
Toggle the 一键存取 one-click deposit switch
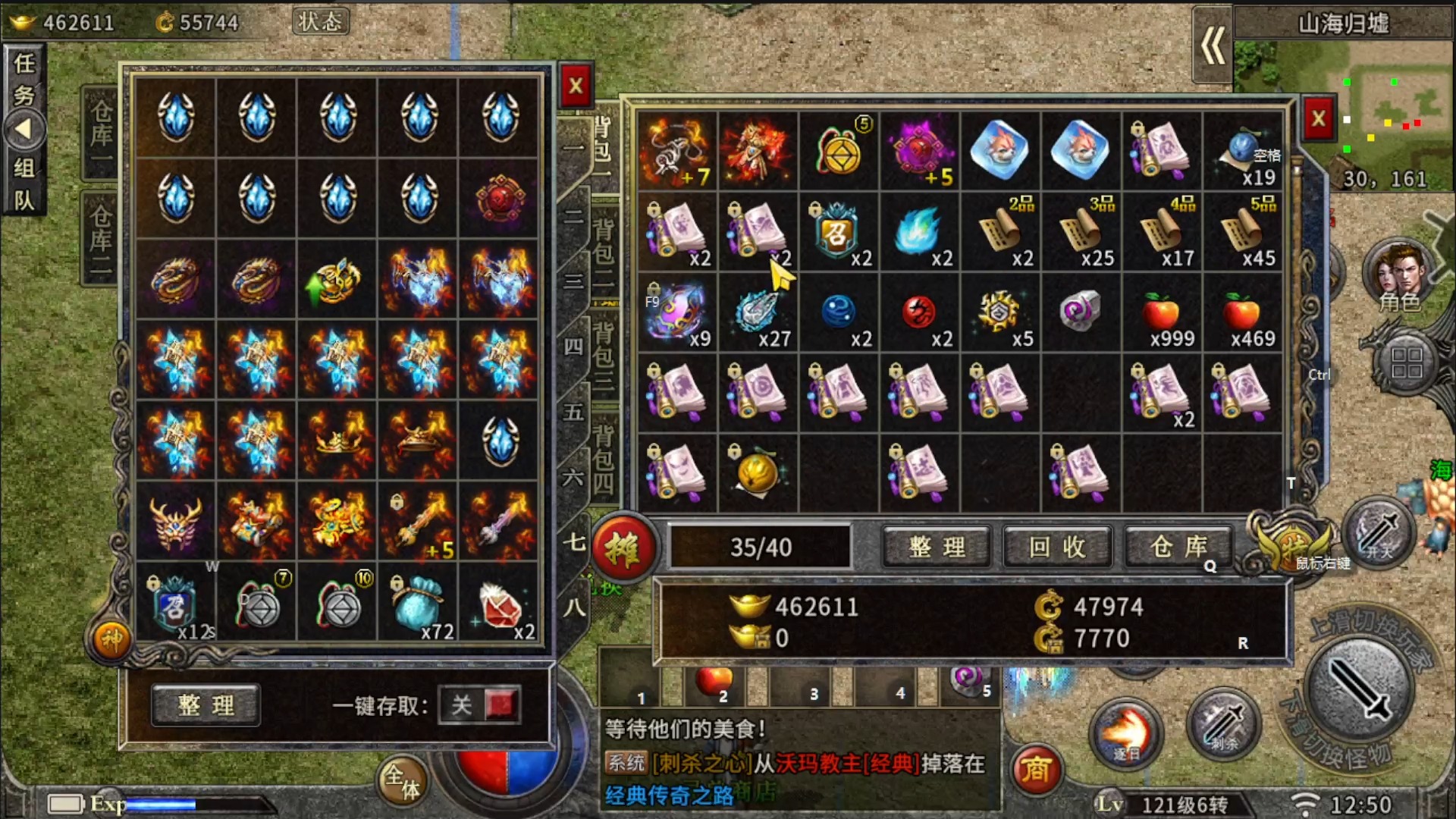[481, 705]
